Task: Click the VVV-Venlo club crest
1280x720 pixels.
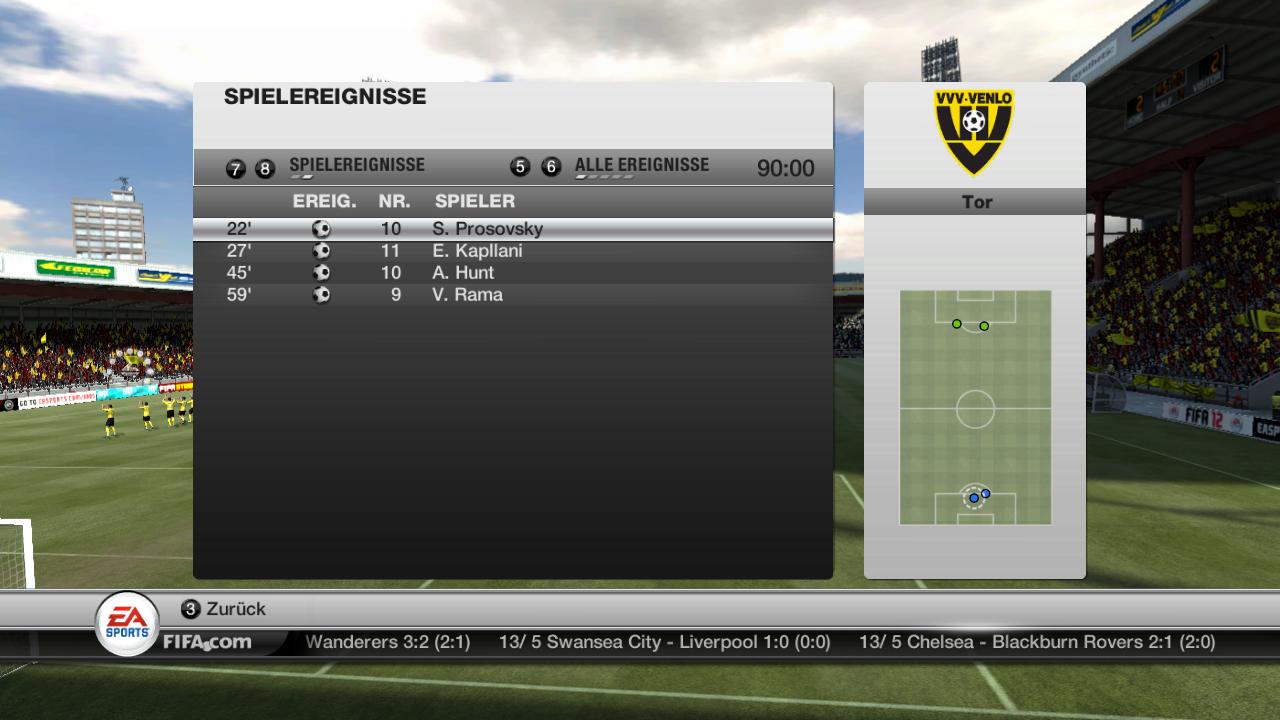Action: point(973,131)
